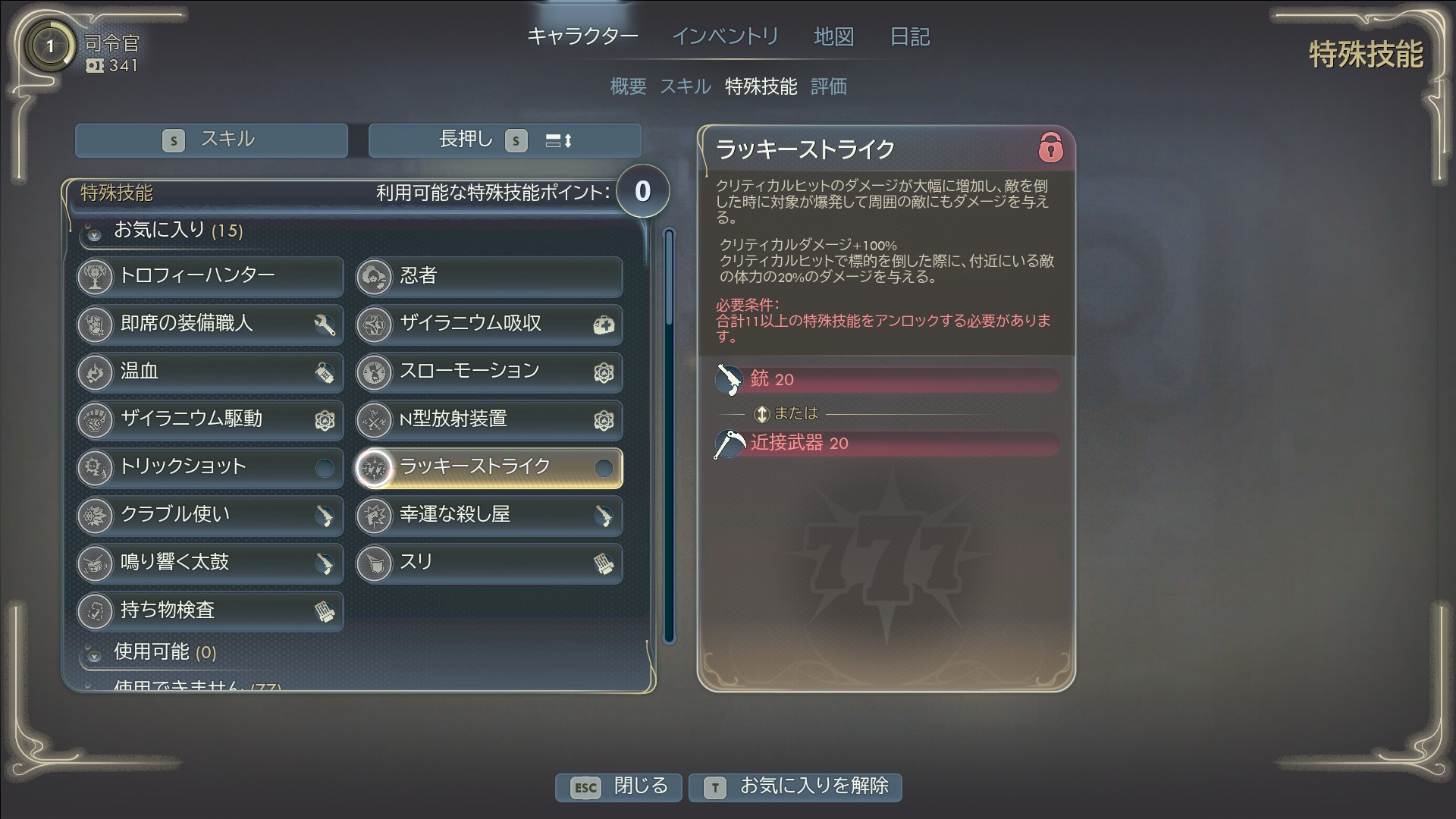Viewport: 1456px width, 819px height.
Task: Choose the スローモーション perk
Action: click(x=489, y=372)
